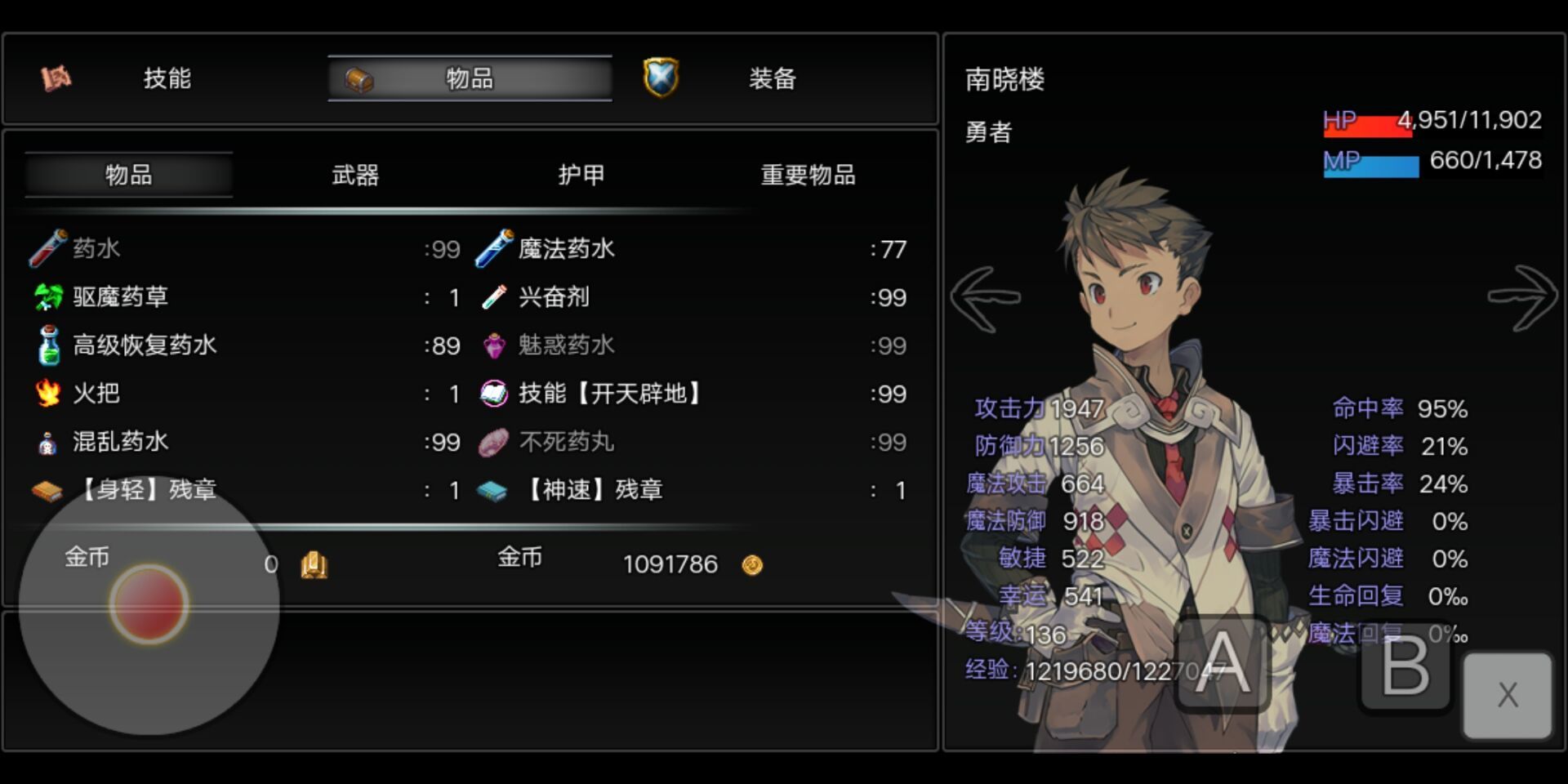This screenshot has height=784, width=1568.
Task: Show the 护甲 armor category
Action: coord(581,175)
